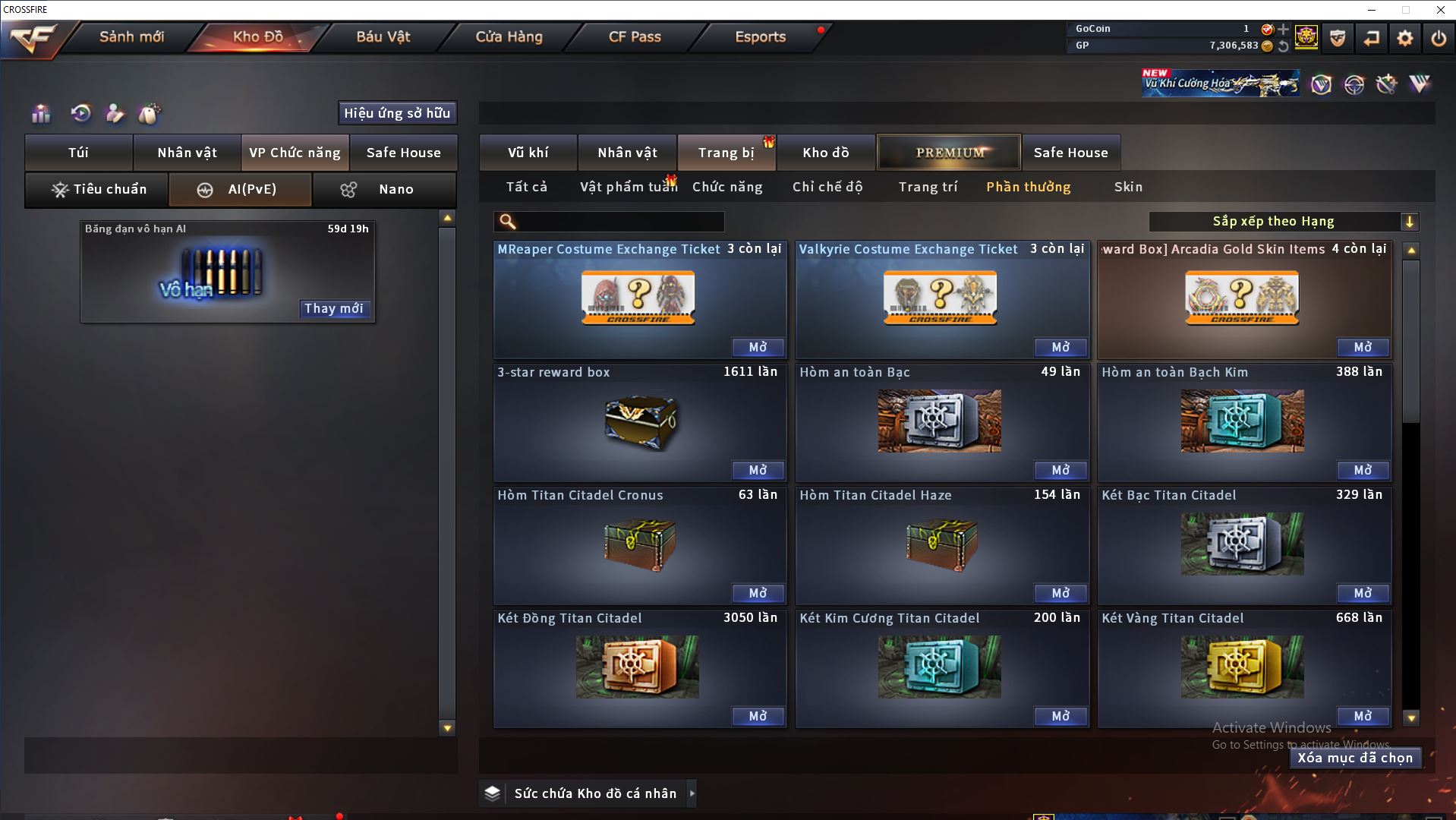Viewport: 1456px width, 820px height.
Task: Open the gear settings icon
Action: (x=1405, y=38)
